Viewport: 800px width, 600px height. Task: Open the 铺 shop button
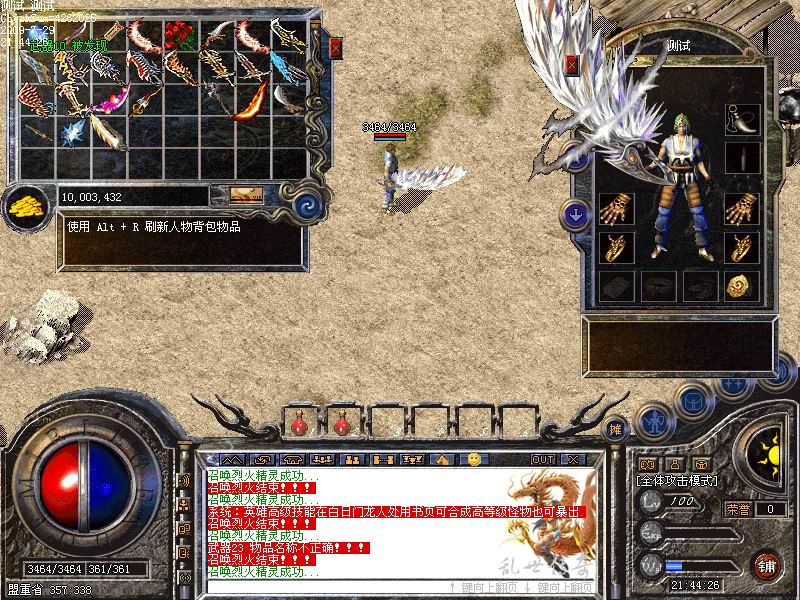click(x=767, y=565)
